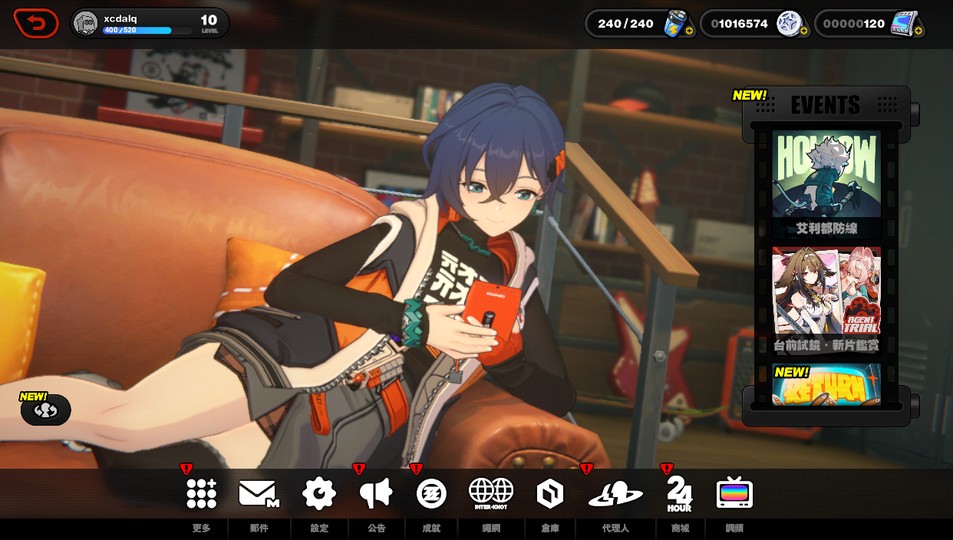Open the 艾利都防線 Hollow event banner

[826, 180]
